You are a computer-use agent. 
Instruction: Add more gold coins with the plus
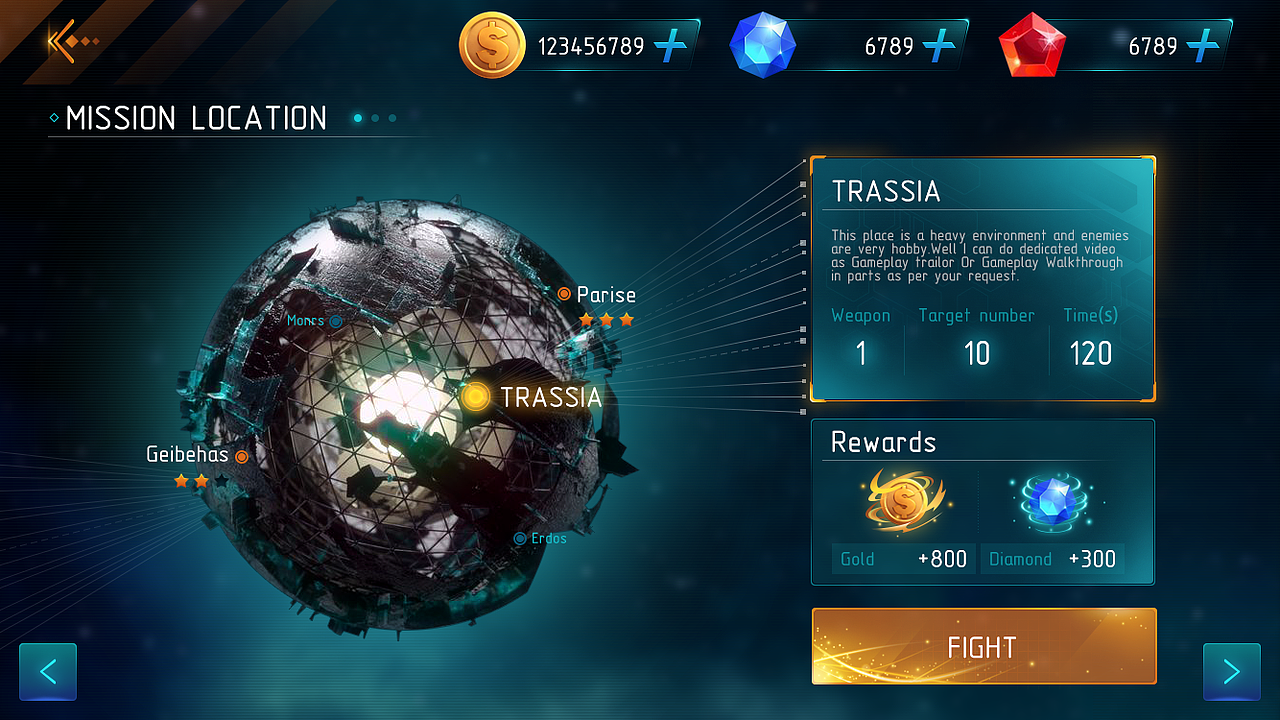coord(671,46)
